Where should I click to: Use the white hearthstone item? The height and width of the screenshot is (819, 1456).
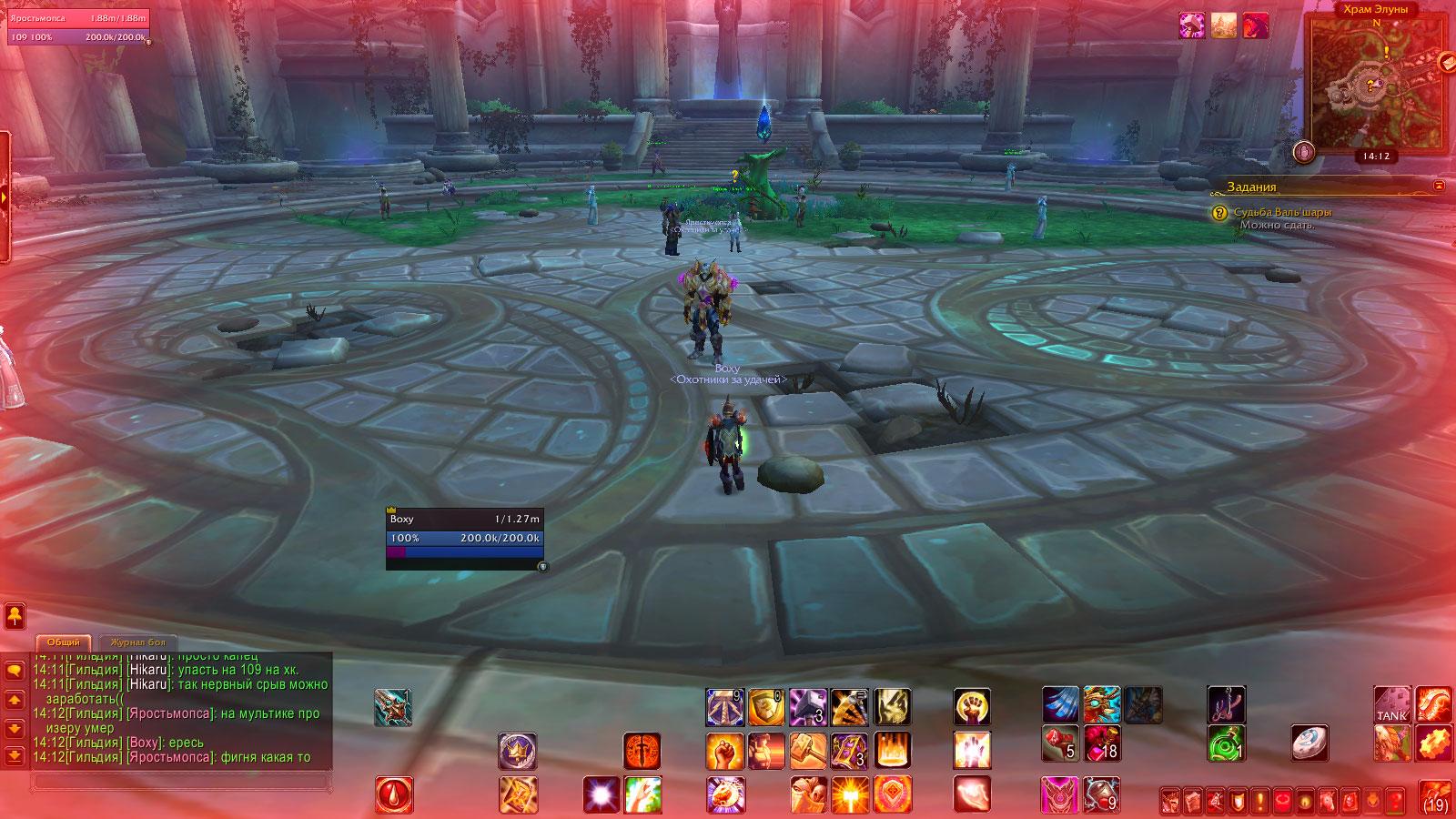1309,743
